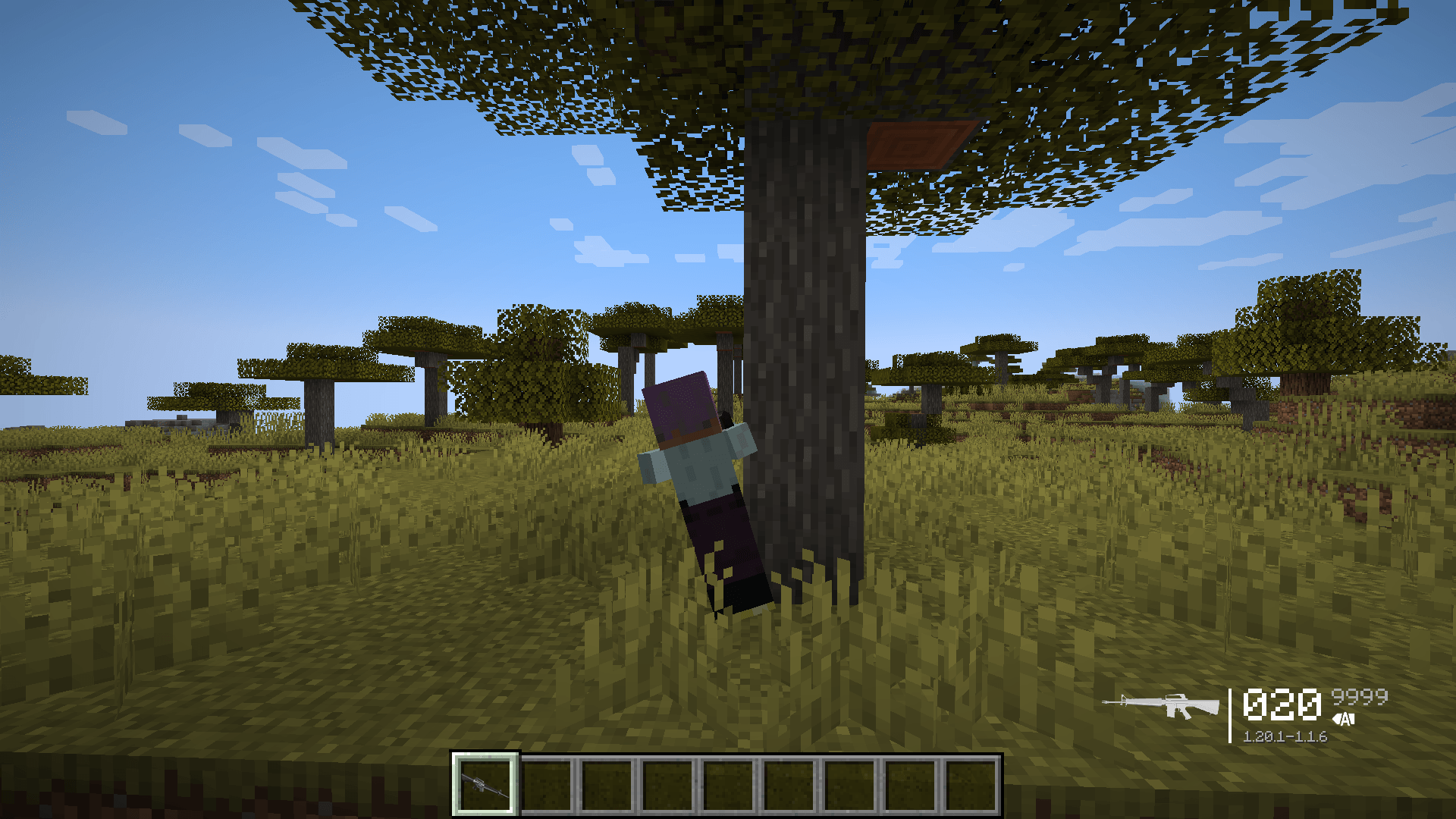Toggle fire mode by clicking the 'A' badge

tap(1345, 718)
